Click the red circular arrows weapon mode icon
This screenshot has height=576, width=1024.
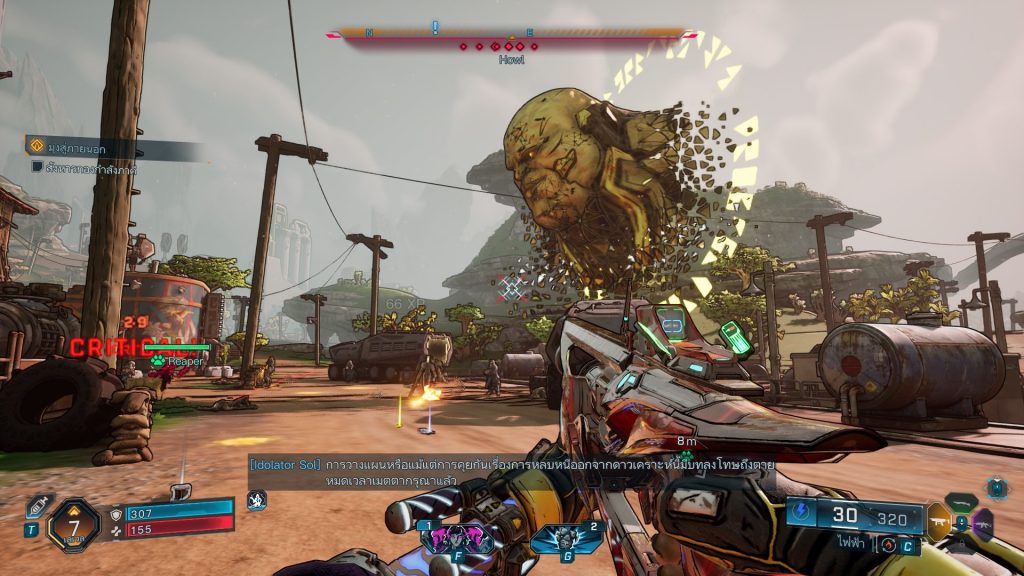pyautogui.click(x=887, y=544)
